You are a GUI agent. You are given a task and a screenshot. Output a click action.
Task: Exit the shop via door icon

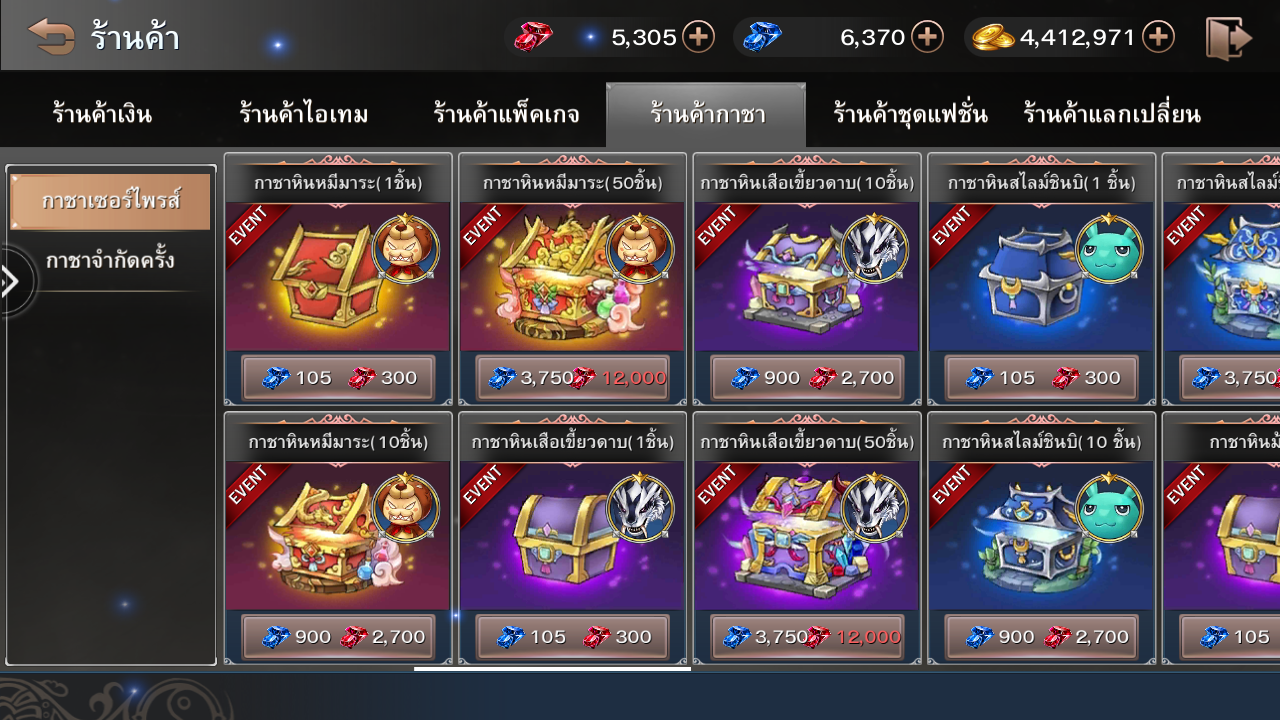point(1229,38)
